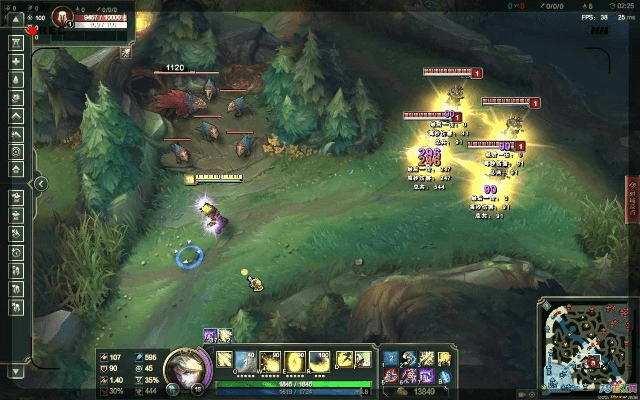The image size is (640, 400).
Task: Select the water drop toolbar button
Action: pyautogui.click(x=16, y=78)
